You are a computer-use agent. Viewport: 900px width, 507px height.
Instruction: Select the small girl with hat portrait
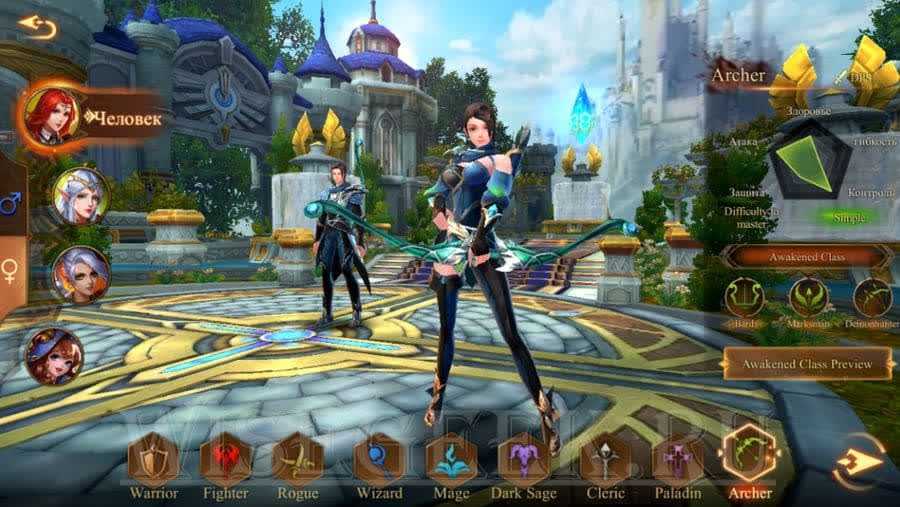tap(54, 356)
